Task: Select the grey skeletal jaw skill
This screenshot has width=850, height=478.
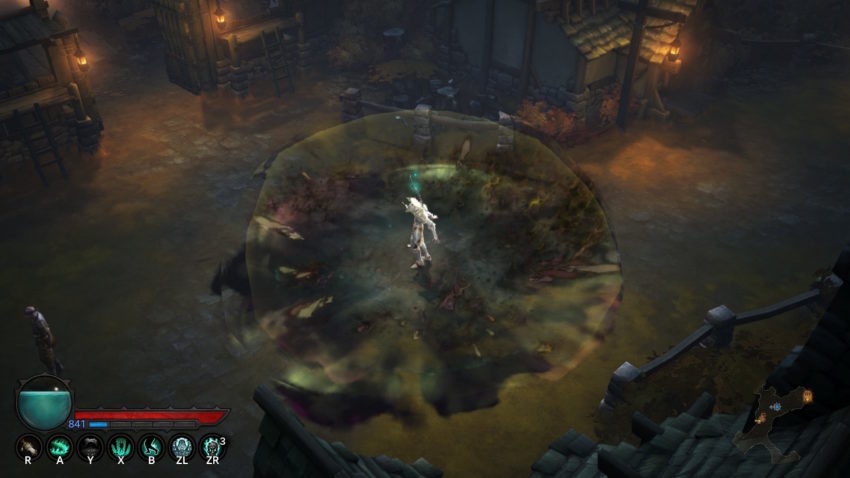Action: (90, 446)
